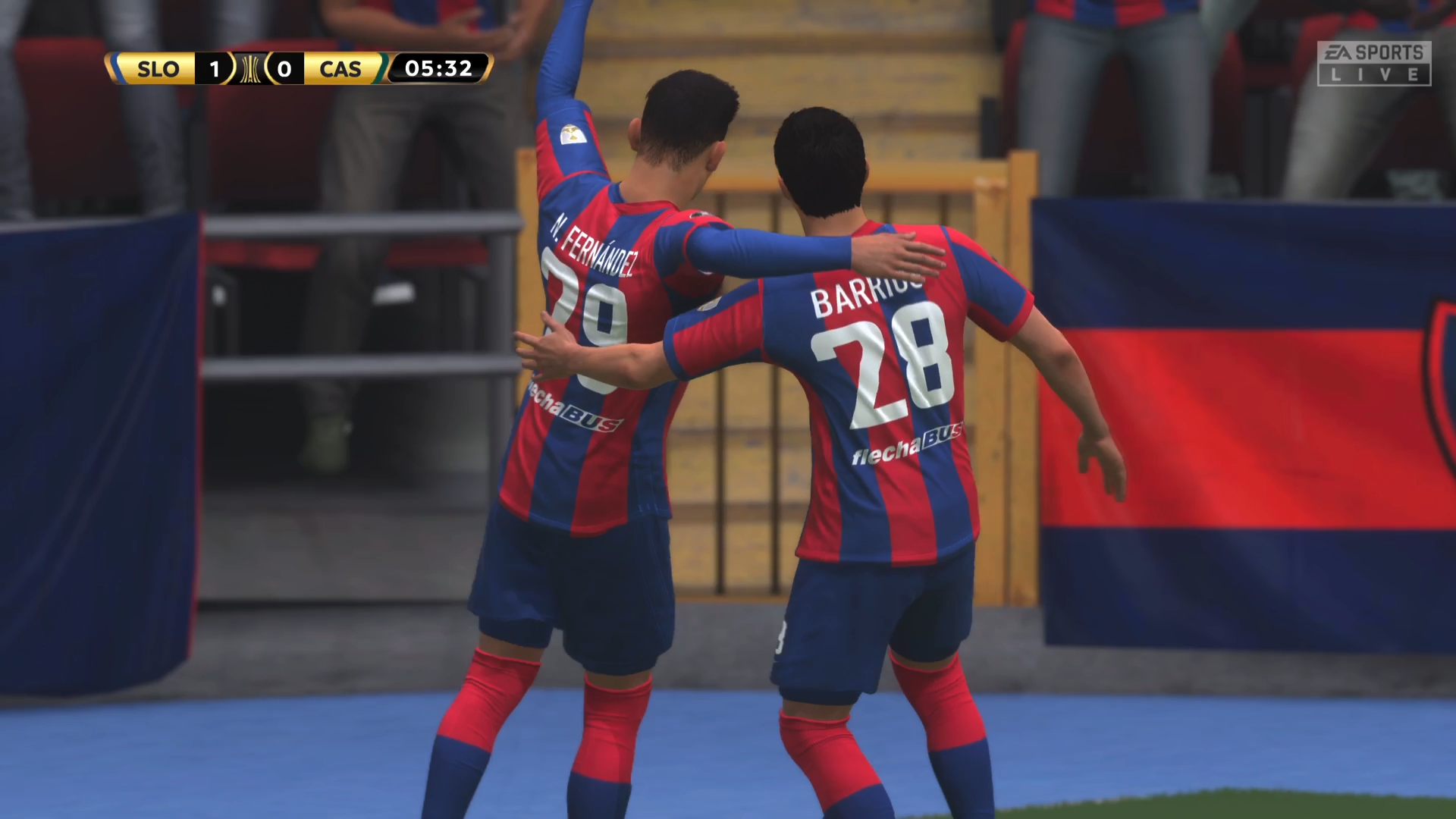Click the LIVE badge under EA SPORTS
This screenshot has height=819, width=1456.
pos(1374,76)
